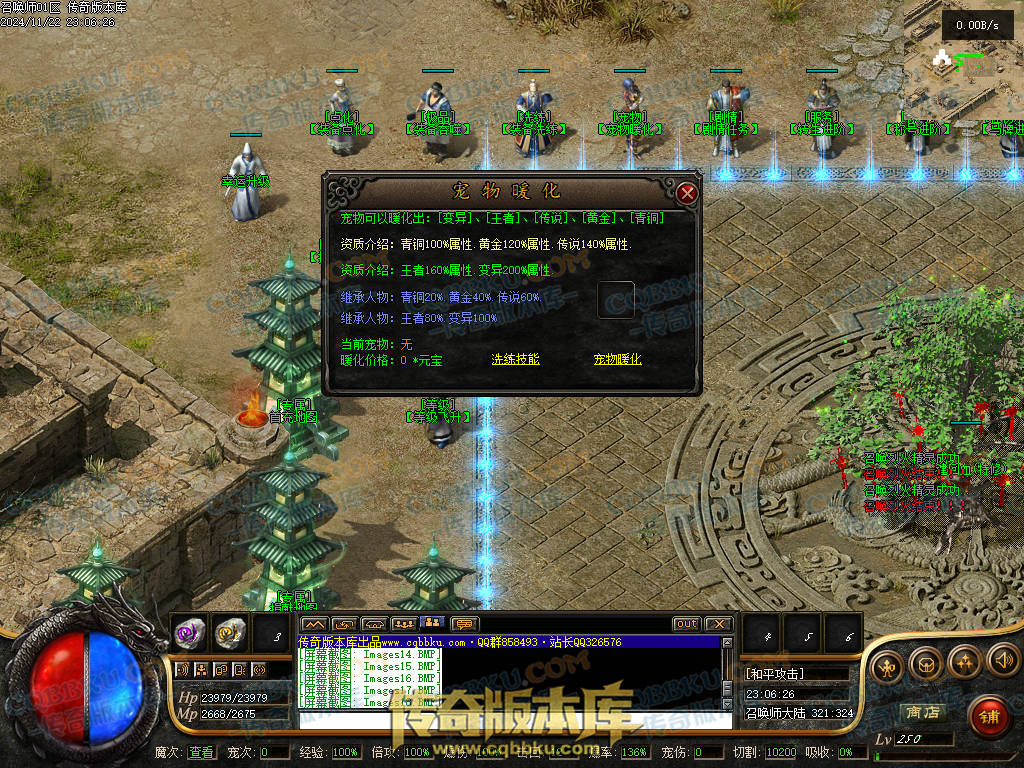Click the 宠物暖化 hatch link

tap(617, 359)
